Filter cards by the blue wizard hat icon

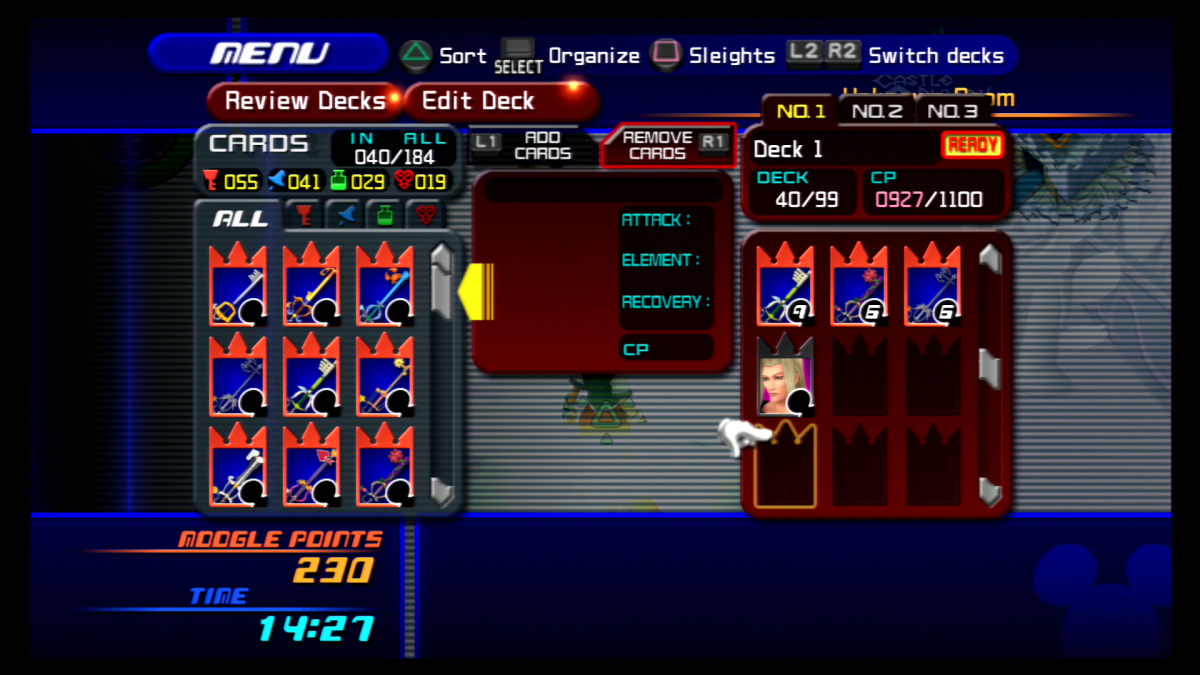click(342, 216)
